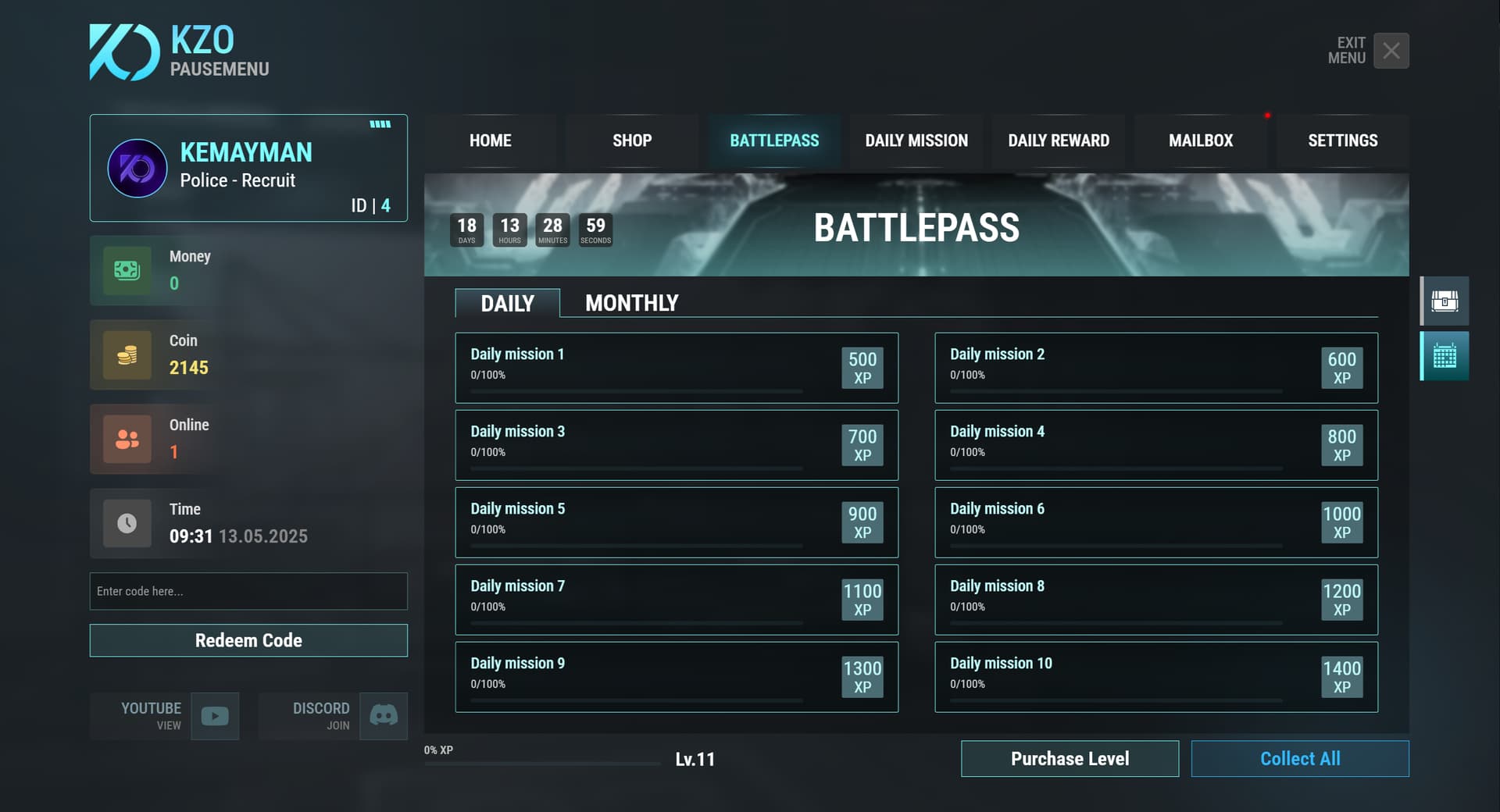The image size is (1500, 812).
Task: Open the treasure chest side icon
Action: (x=1445, y=301)
